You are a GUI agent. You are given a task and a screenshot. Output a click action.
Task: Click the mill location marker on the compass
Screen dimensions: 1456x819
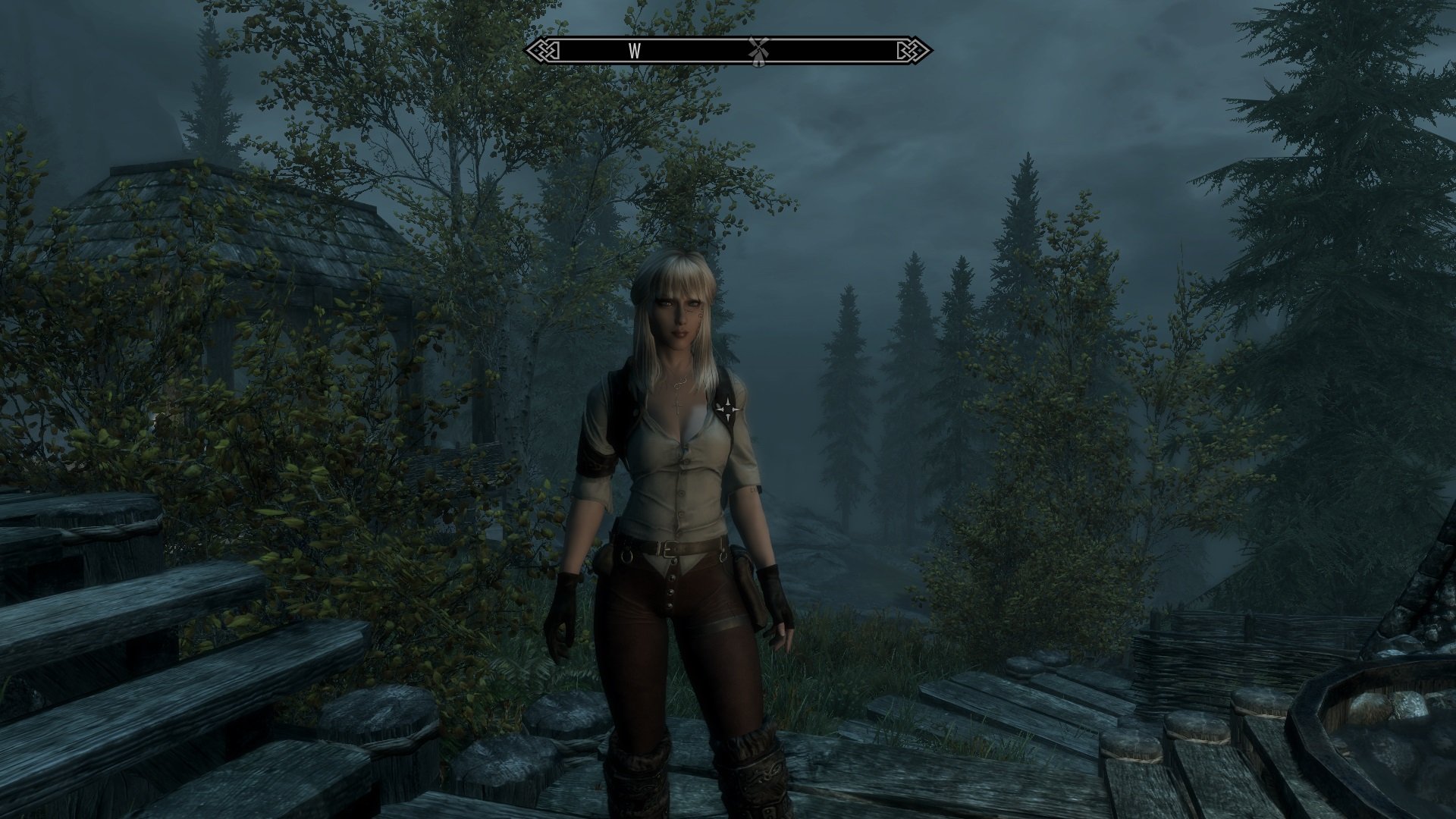(755, 50)
